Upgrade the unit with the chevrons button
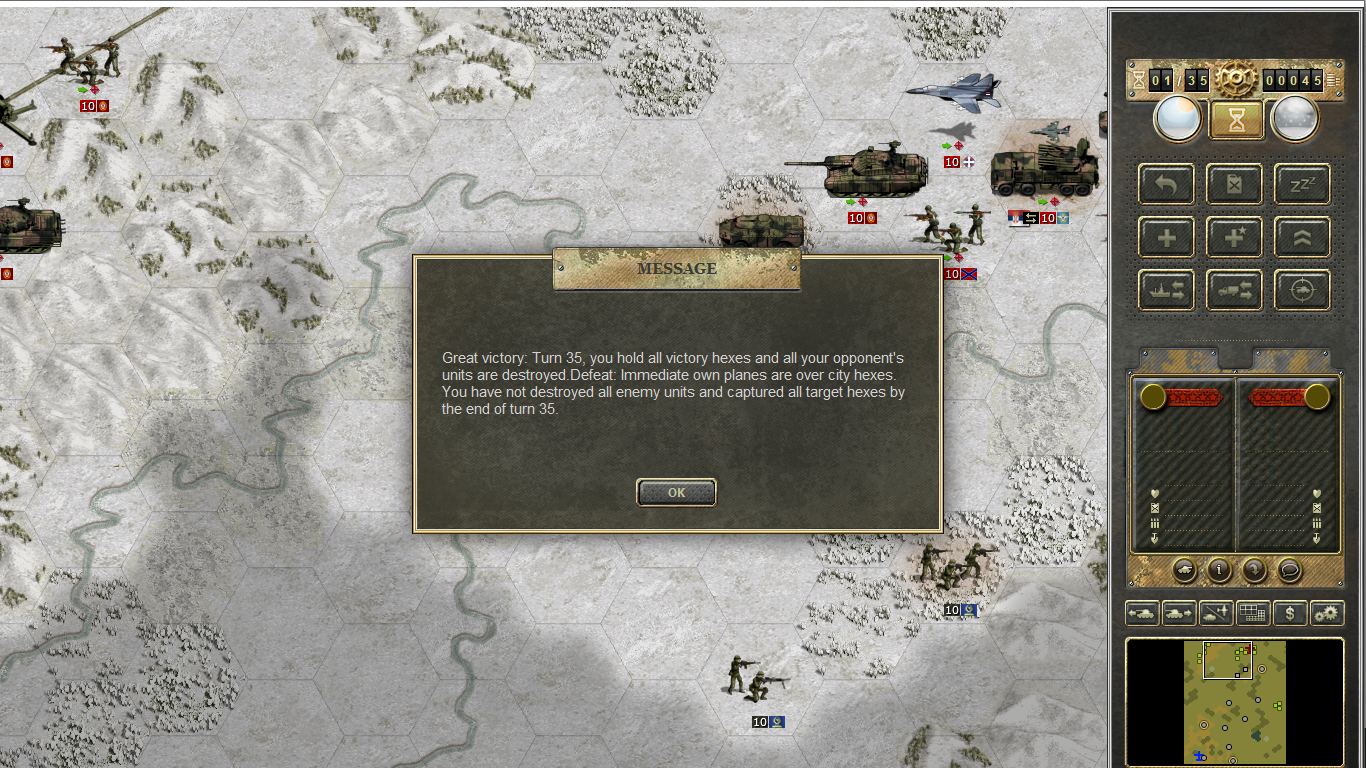 [x=1302, y=237]
